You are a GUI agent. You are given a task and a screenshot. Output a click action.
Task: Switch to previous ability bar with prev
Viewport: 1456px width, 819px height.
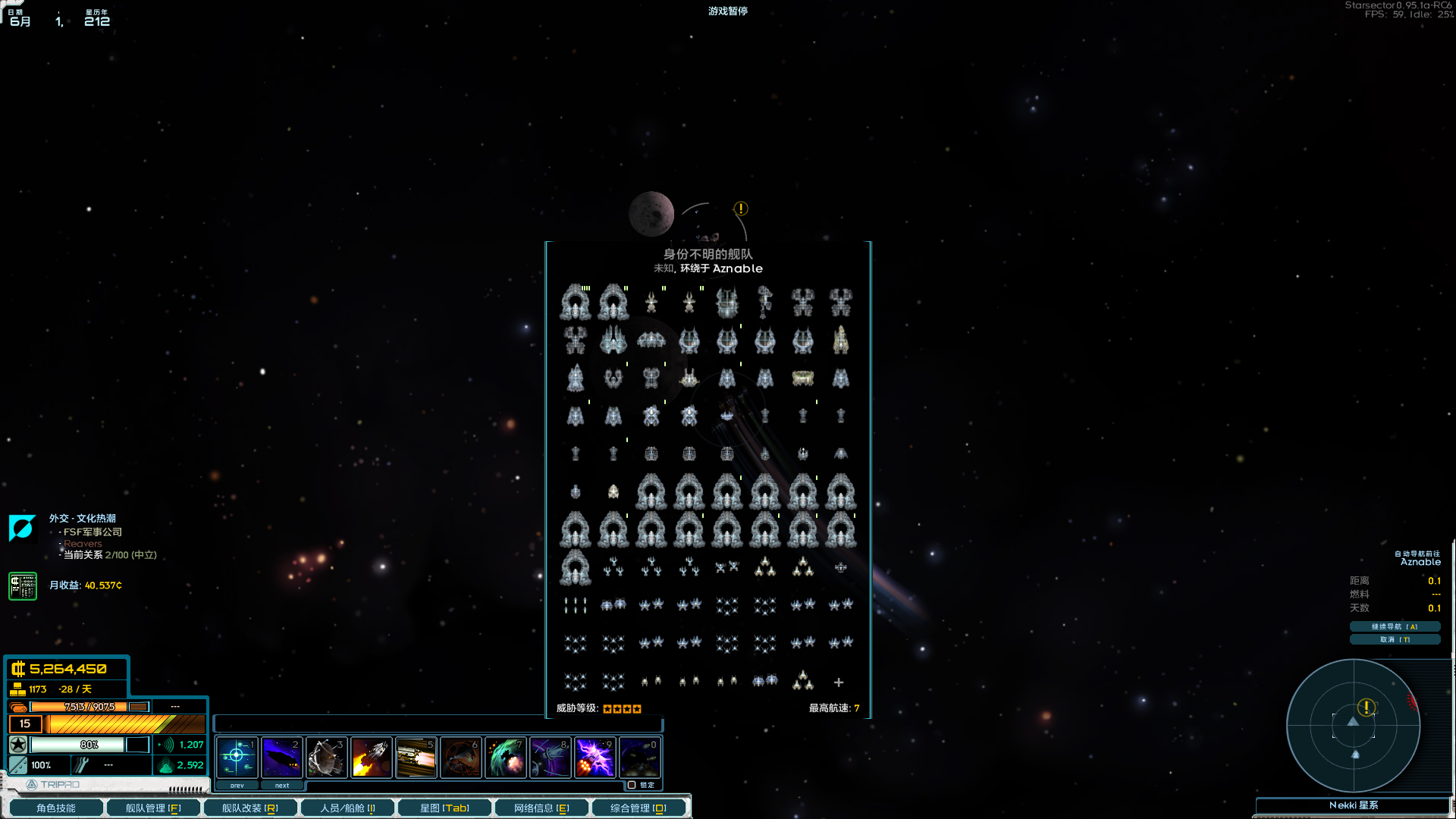237,786
